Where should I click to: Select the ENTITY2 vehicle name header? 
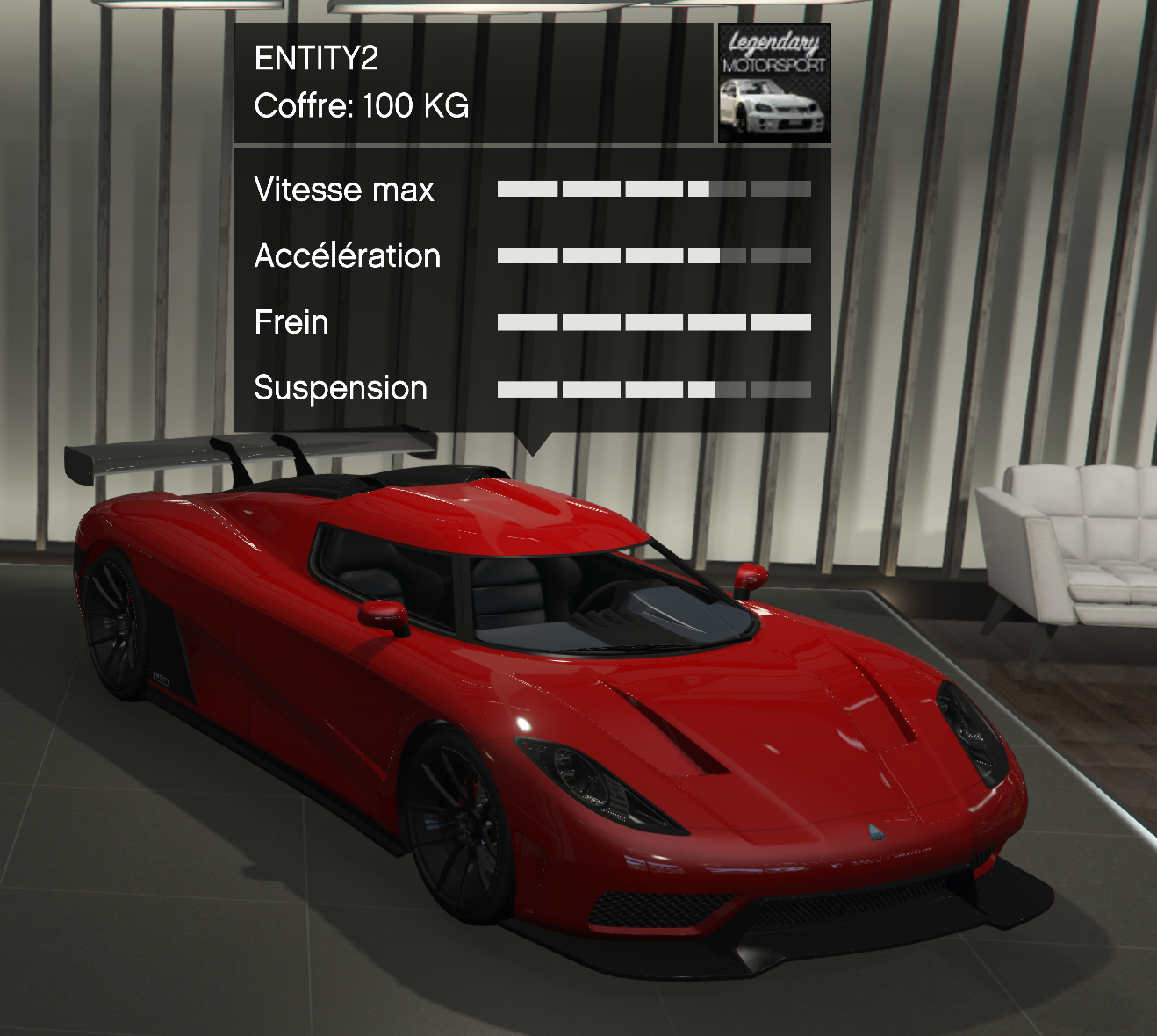click(x=316, y=59)
